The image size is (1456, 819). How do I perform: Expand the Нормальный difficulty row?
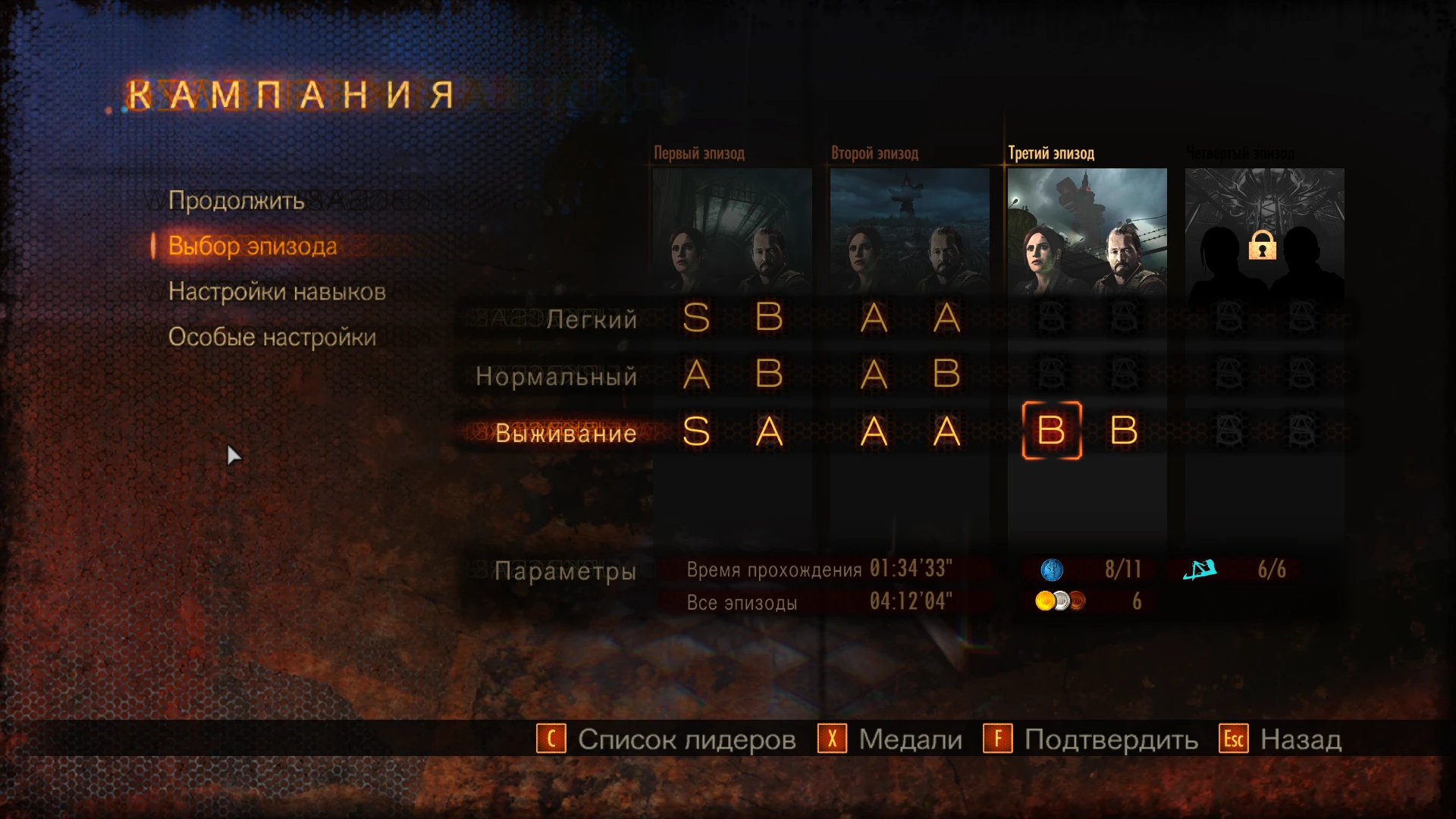(x=555, y=376)
